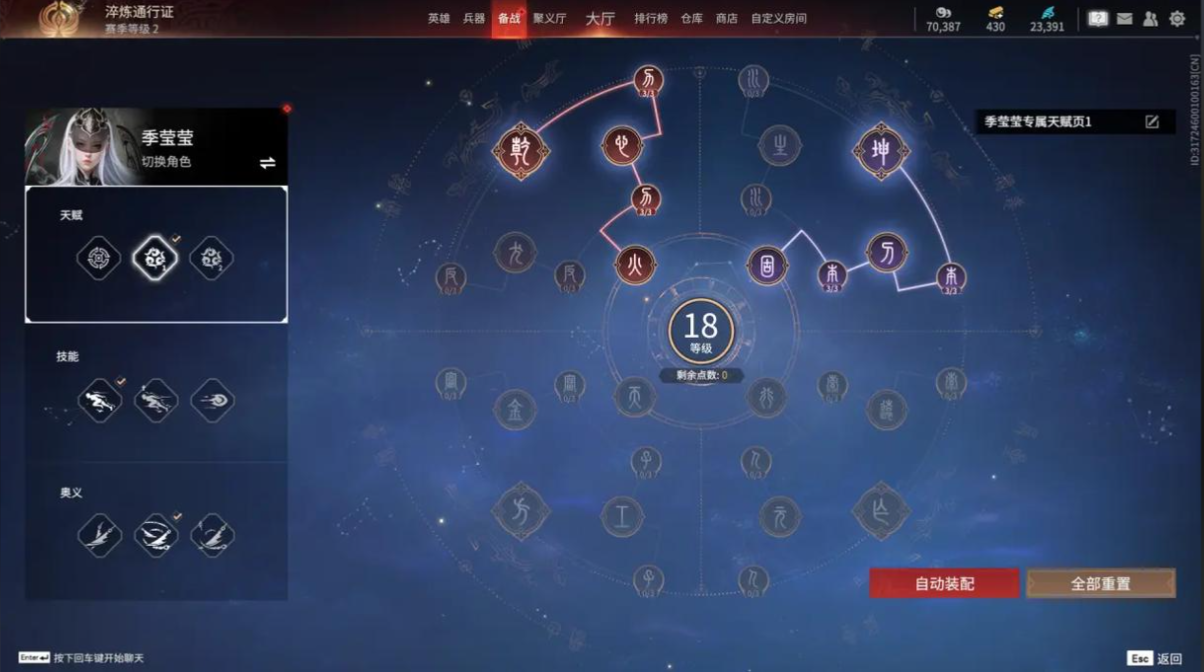Switch character using the swap arrows
This screenshot has height=672, width=1204.
[x=267, y=163]
